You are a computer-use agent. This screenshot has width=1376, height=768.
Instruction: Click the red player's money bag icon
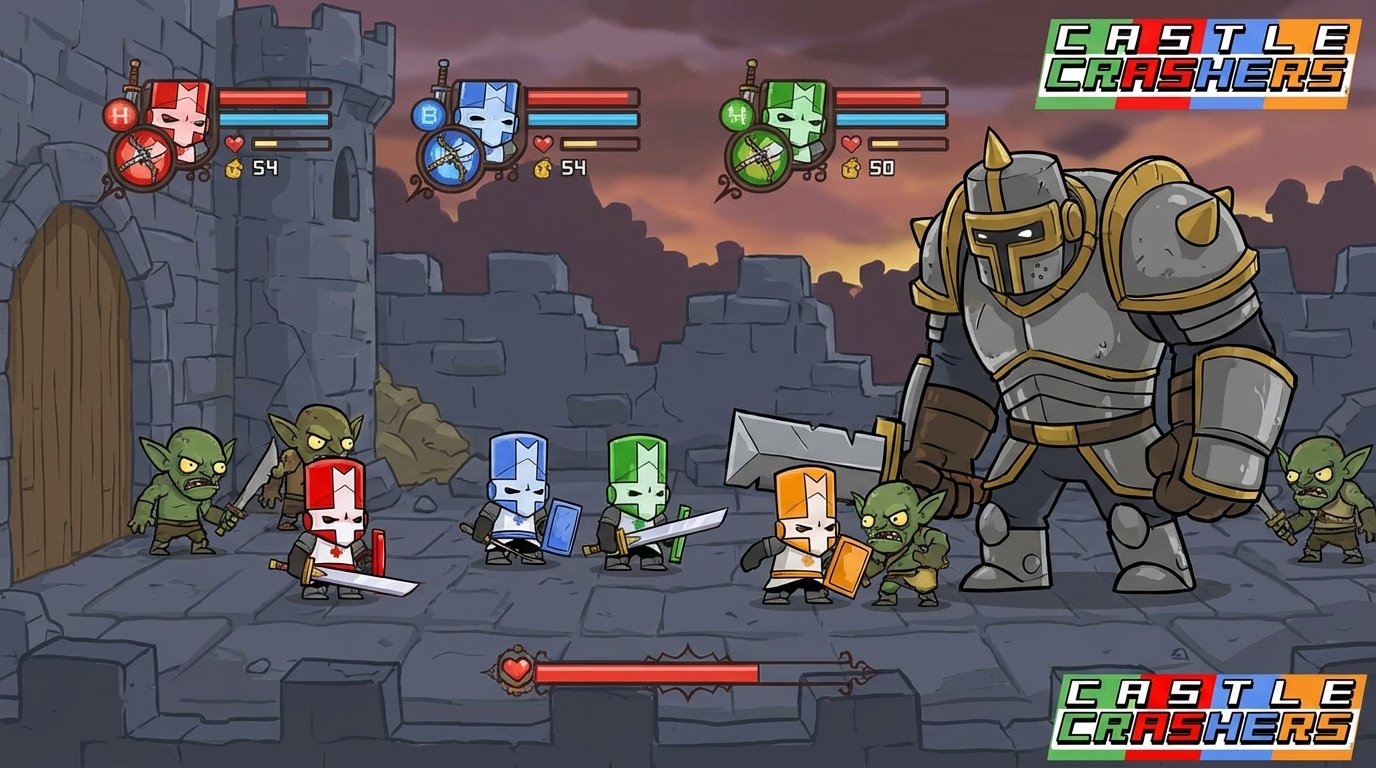tap(232, 169)
